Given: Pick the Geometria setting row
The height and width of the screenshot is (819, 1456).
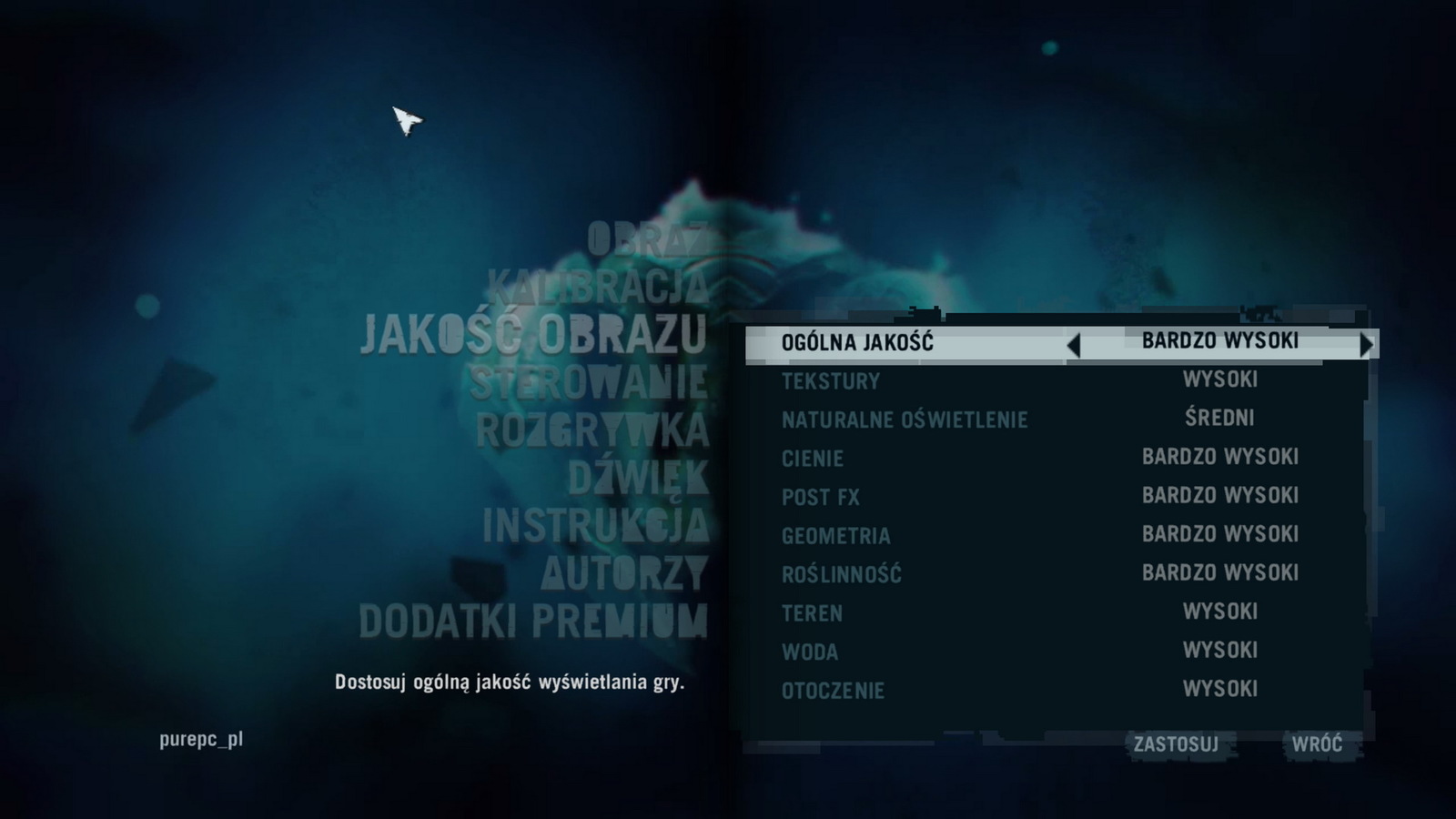Looking at the screenshot, I should coord(1056,535).
